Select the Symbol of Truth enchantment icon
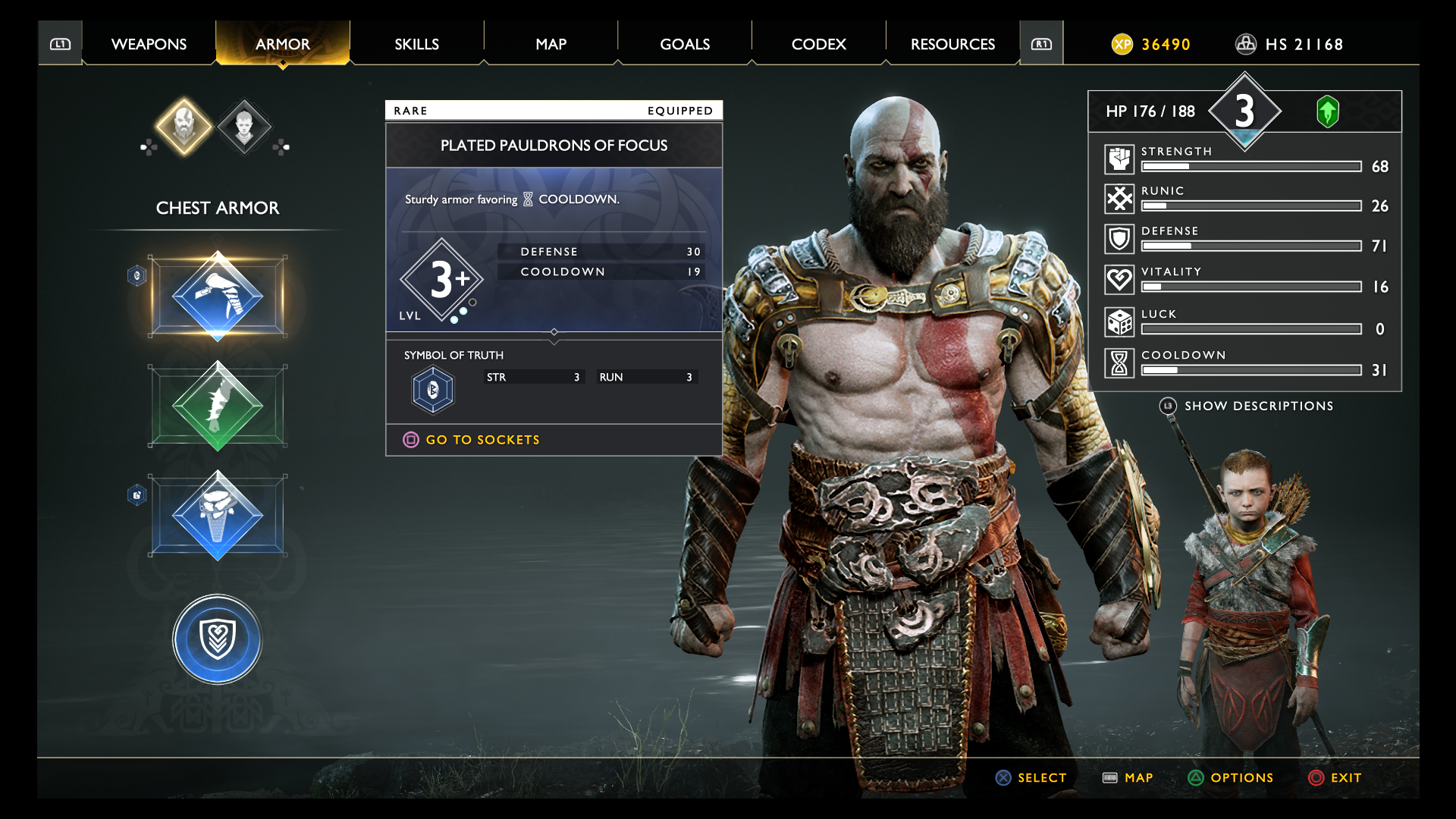Image resolution: width=1456 pixels, height=819 pixels. click(433, 390)
